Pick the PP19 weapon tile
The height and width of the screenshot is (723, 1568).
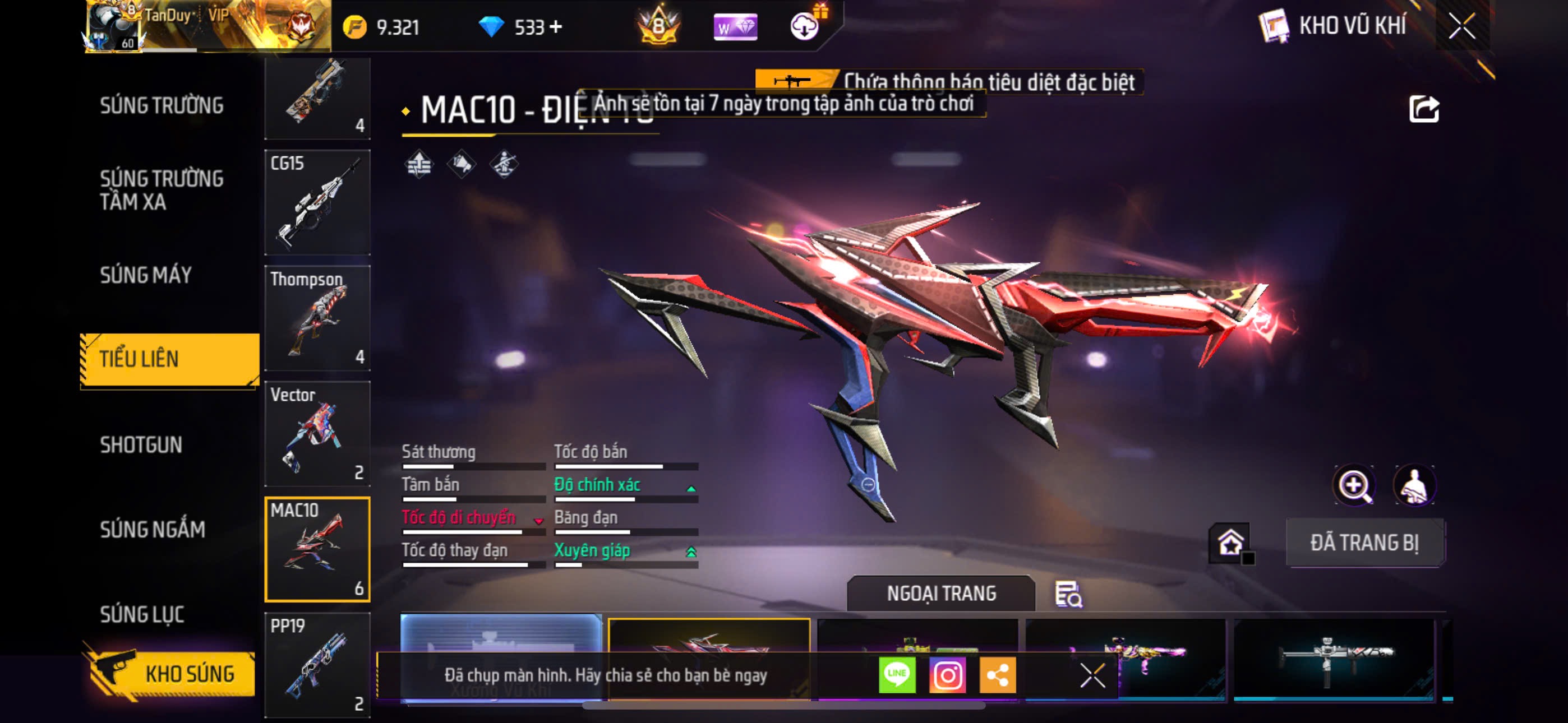point(317,665)
